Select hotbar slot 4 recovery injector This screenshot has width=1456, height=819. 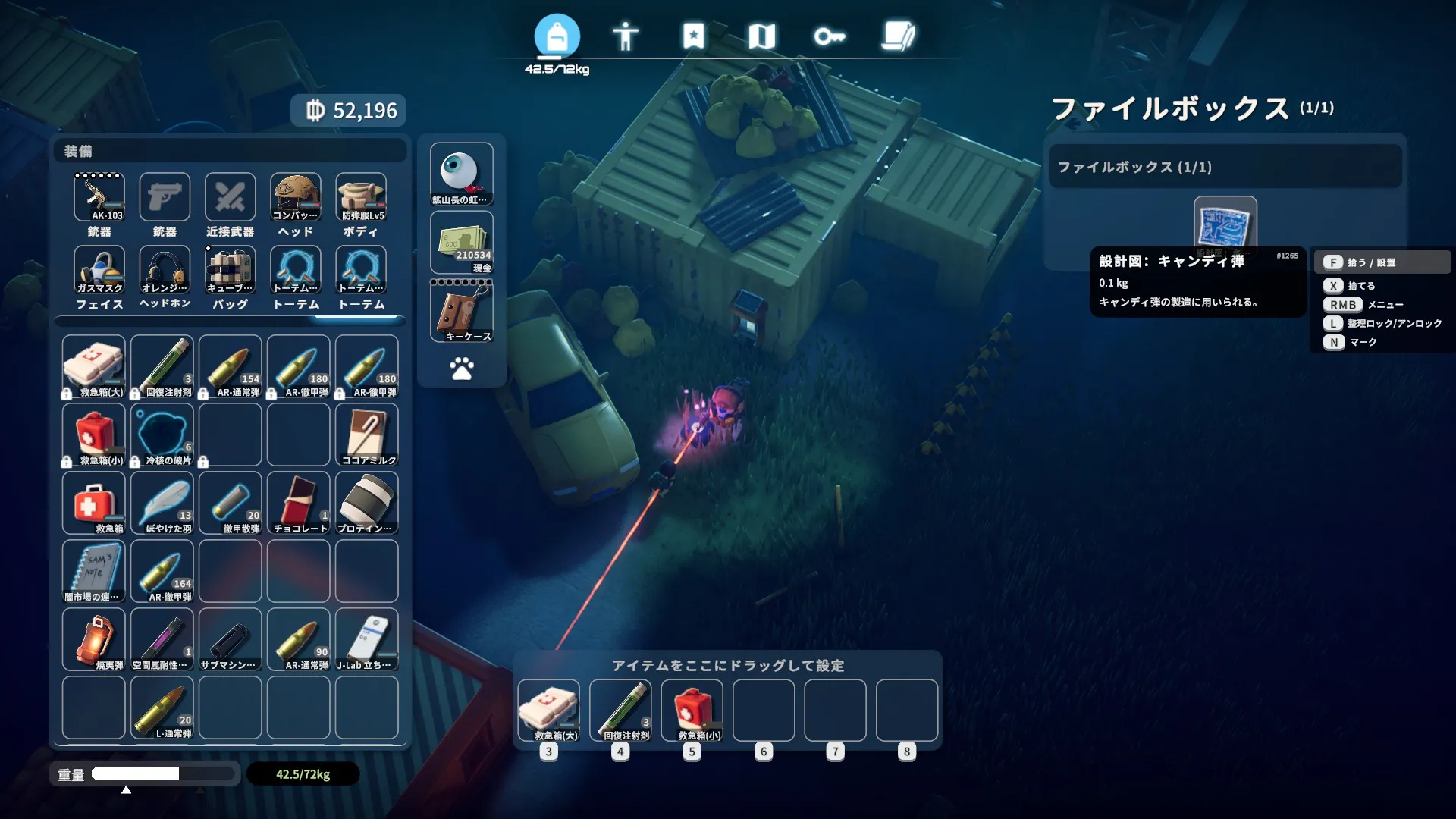(621, 711)
